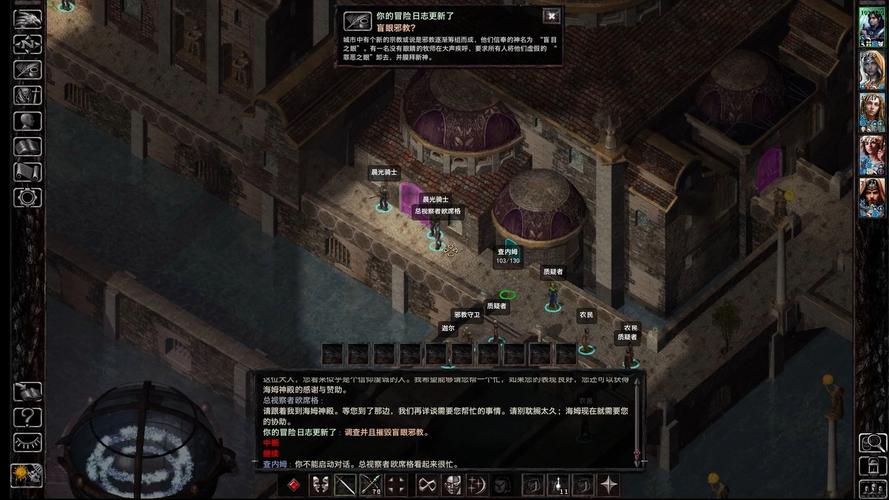Activate the four-point star special abilities button
The width and height of the screenshot is (889, 500).
607,486
